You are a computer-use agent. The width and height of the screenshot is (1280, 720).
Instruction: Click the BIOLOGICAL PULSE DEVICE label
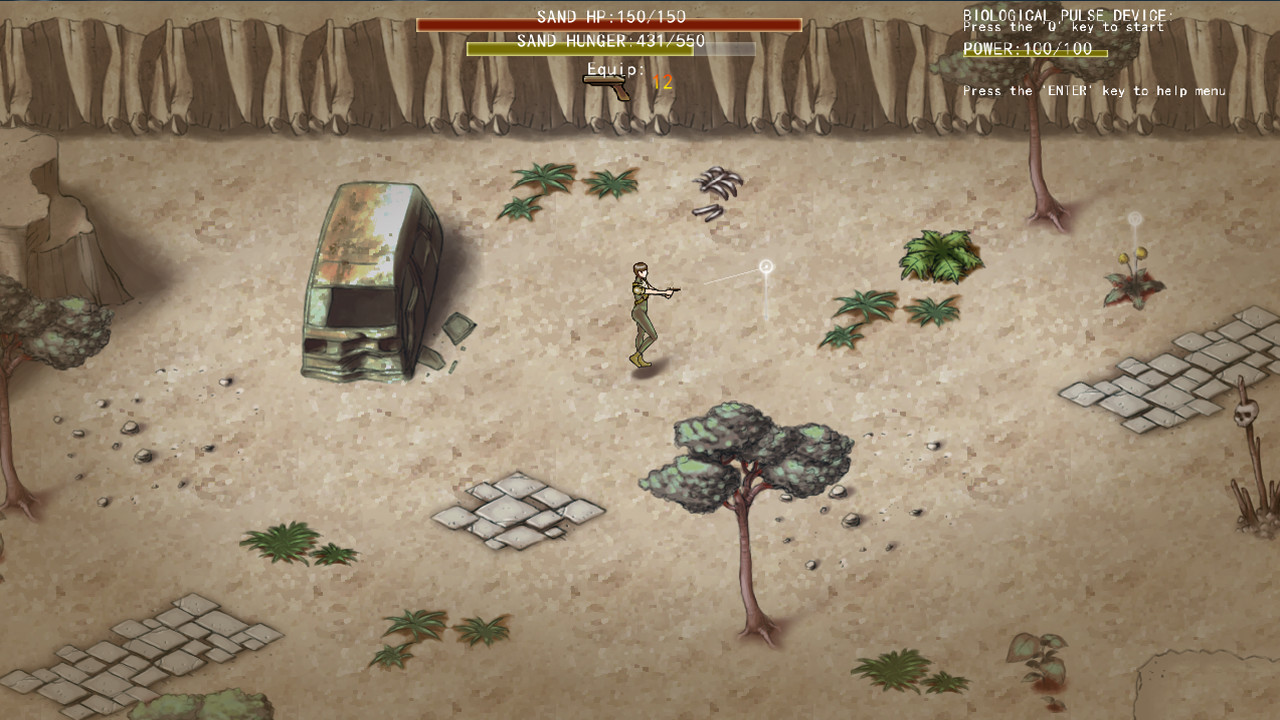(1069, 14)
